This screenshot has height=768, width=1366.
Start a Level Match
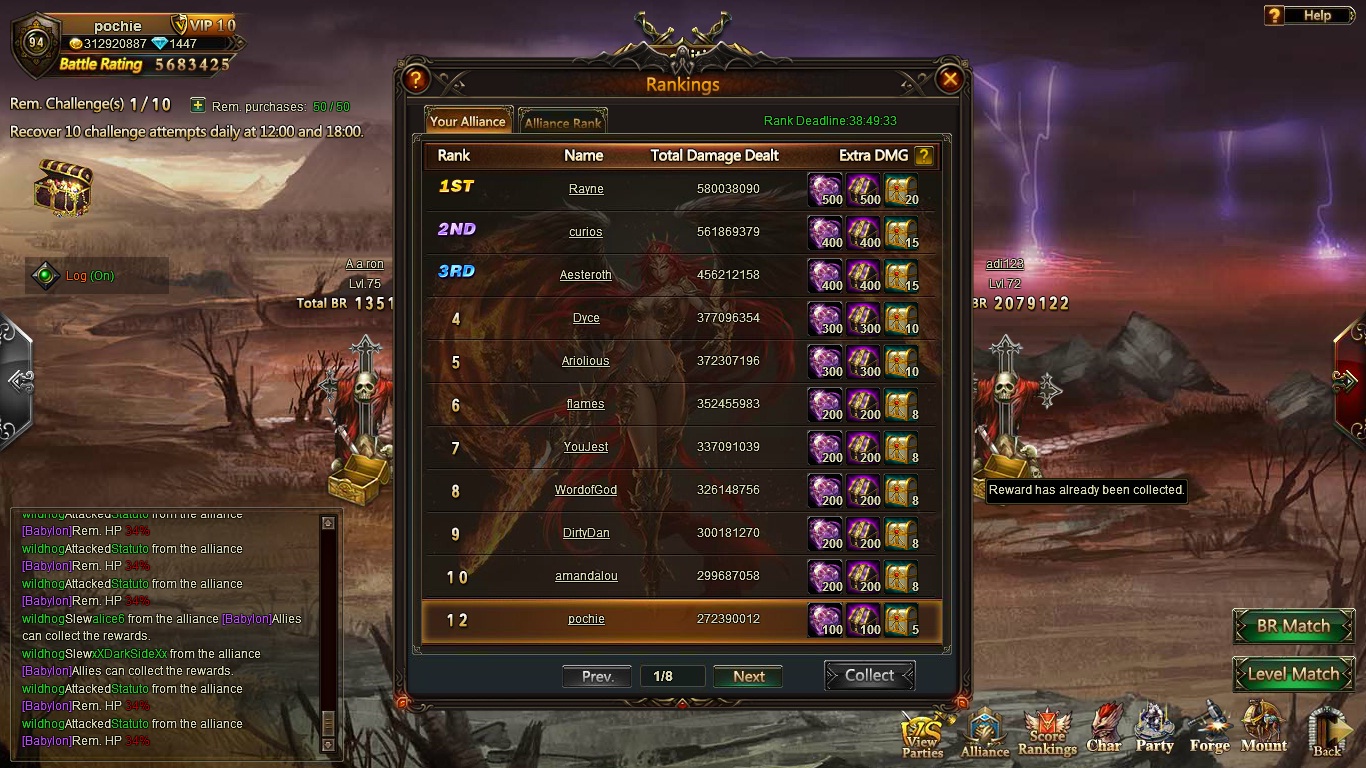click(x=1292, y=674)
